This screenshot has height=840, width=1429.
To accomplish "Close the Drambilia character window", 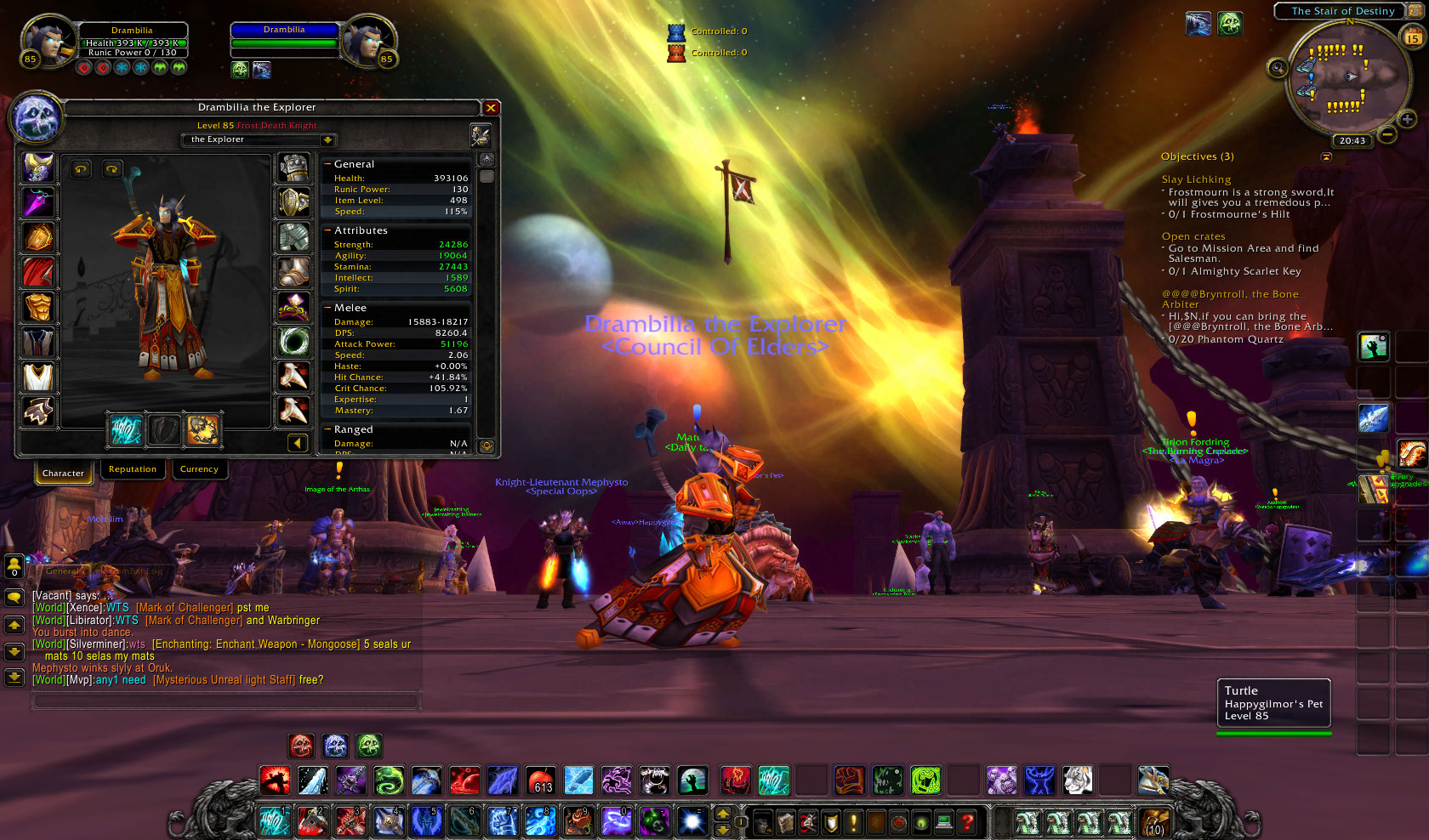I will pyautogui.click(x=491, y=108).
